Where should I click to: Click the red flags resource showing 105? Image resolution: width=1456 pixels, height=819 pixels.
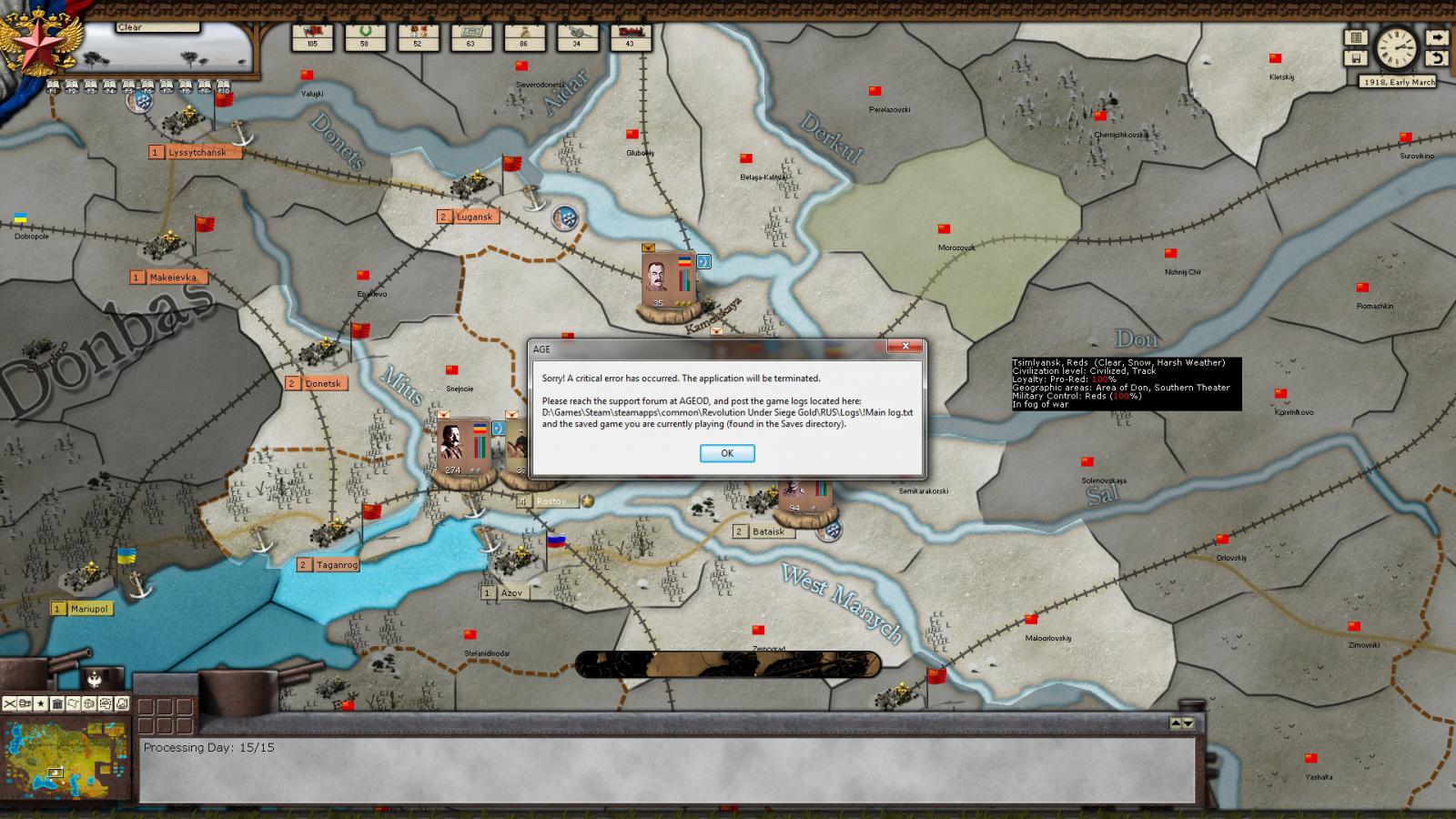(x=312, y=36)
